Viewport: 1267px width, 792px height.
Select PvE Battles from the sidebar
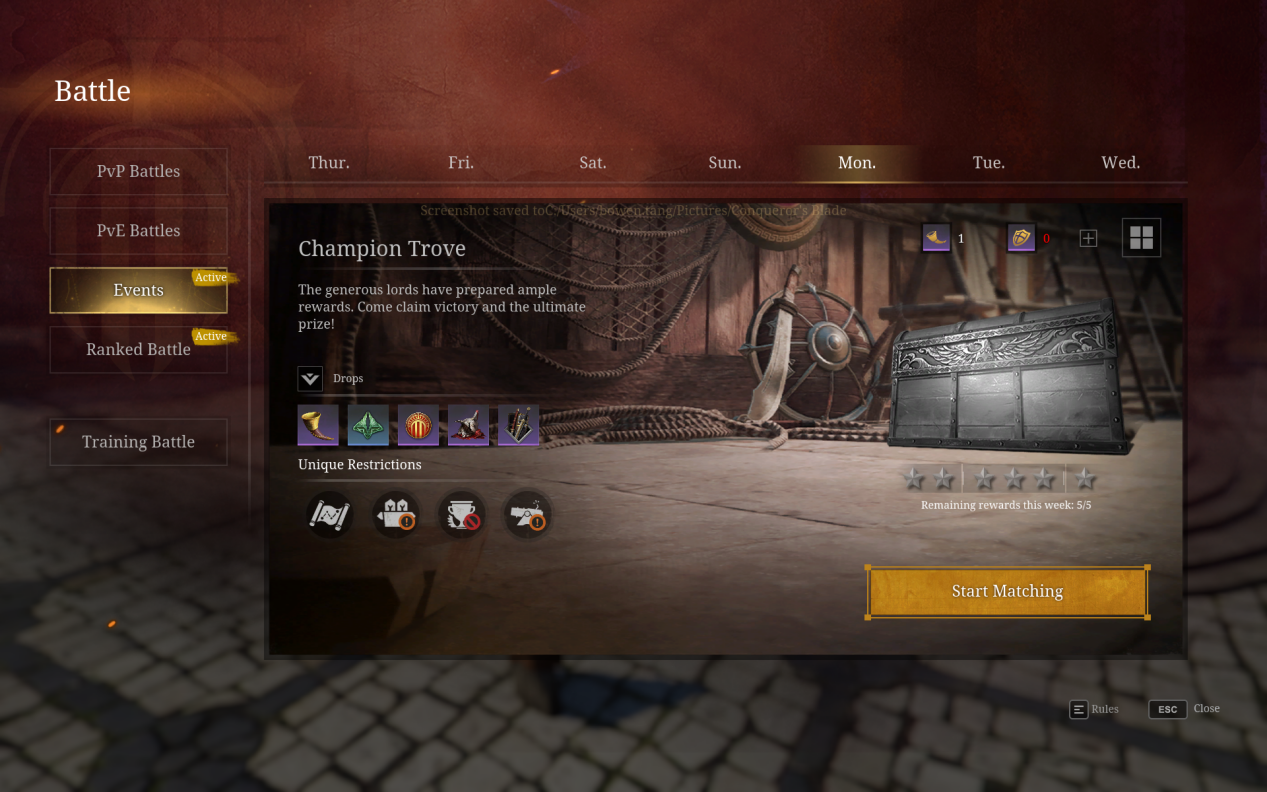click(x=138, y=230)
